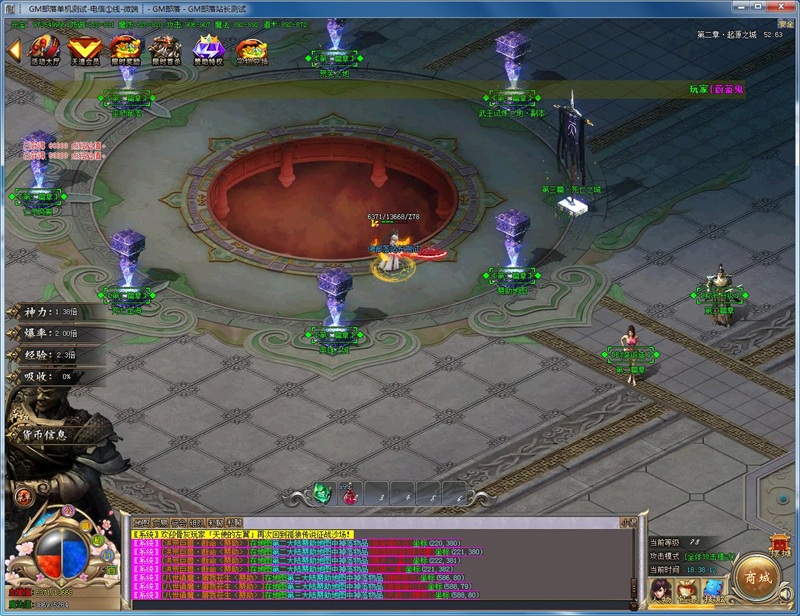
Task: Open the 活动大厅 activity hall icon
Action: [43, 49]
